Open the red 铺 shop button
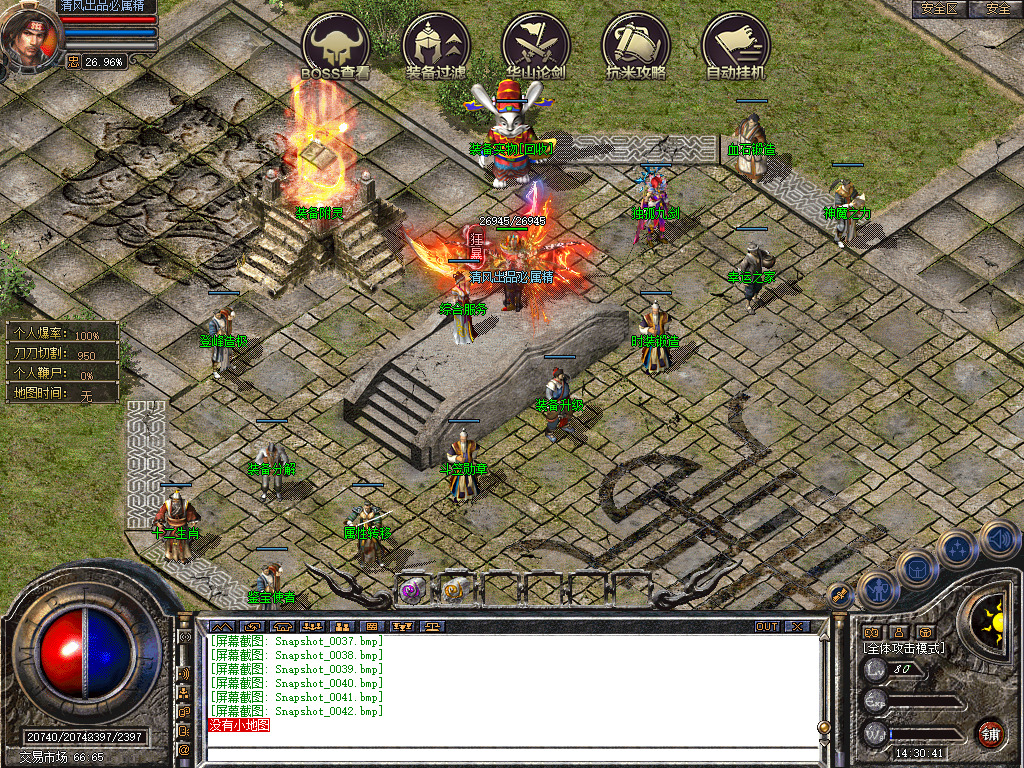The height and width of the screenshot is (768, 1024). pyautogui.click(x=990, y=732)
